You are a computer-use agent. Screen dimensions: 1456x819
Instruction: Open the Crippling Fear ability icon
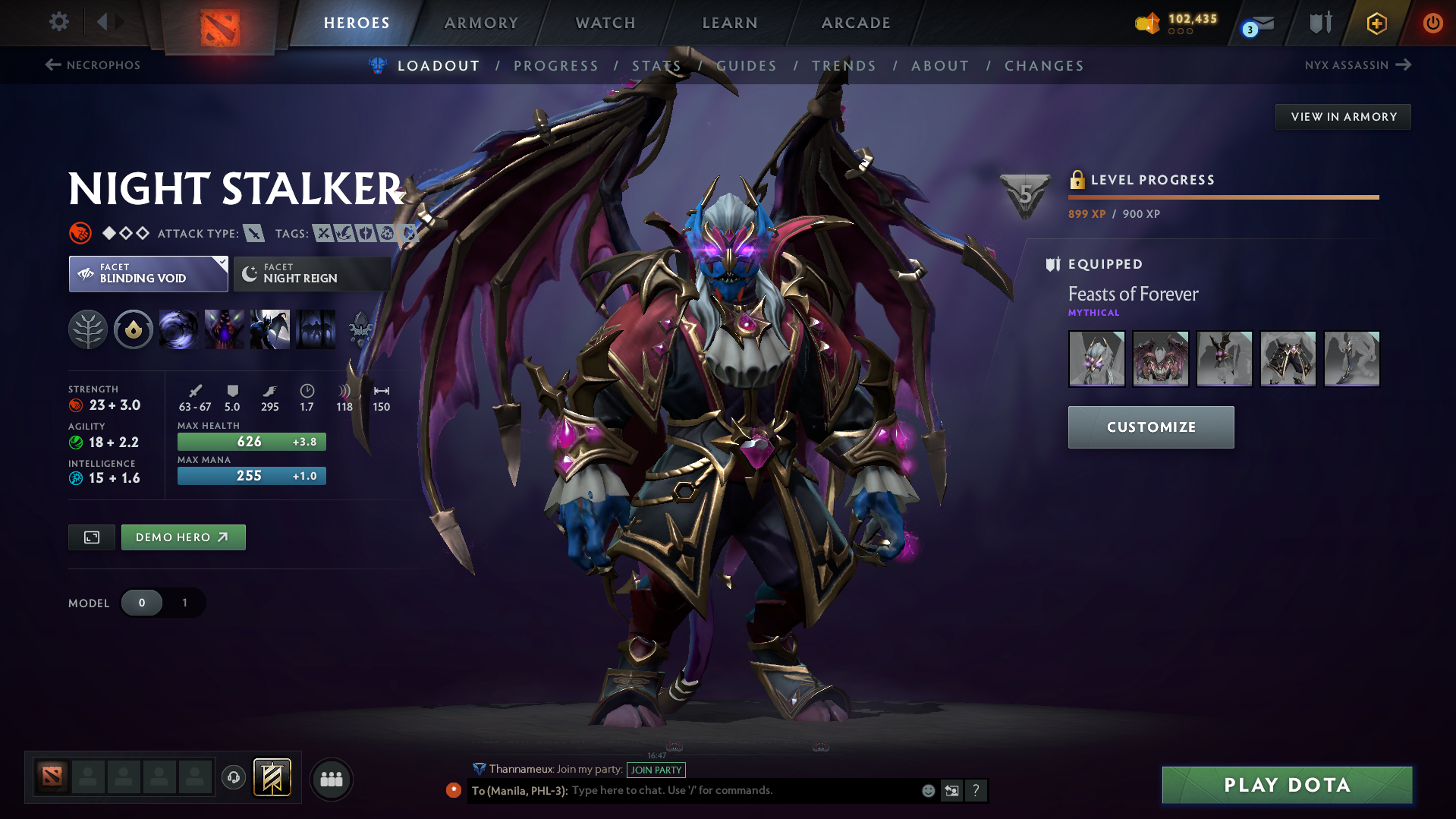(x=225, y=329)
